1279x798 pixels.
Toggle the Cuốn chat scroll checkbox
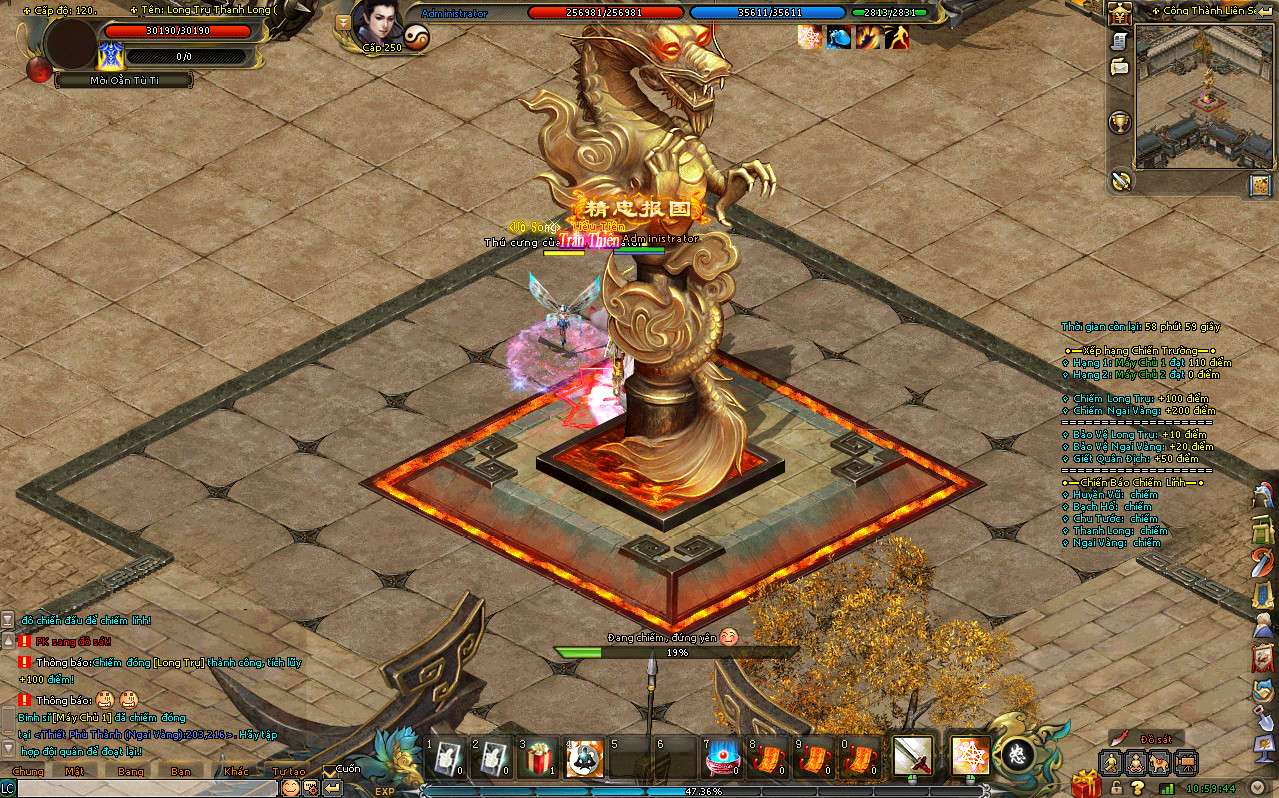pyautogui.click(x=330, y=770)
